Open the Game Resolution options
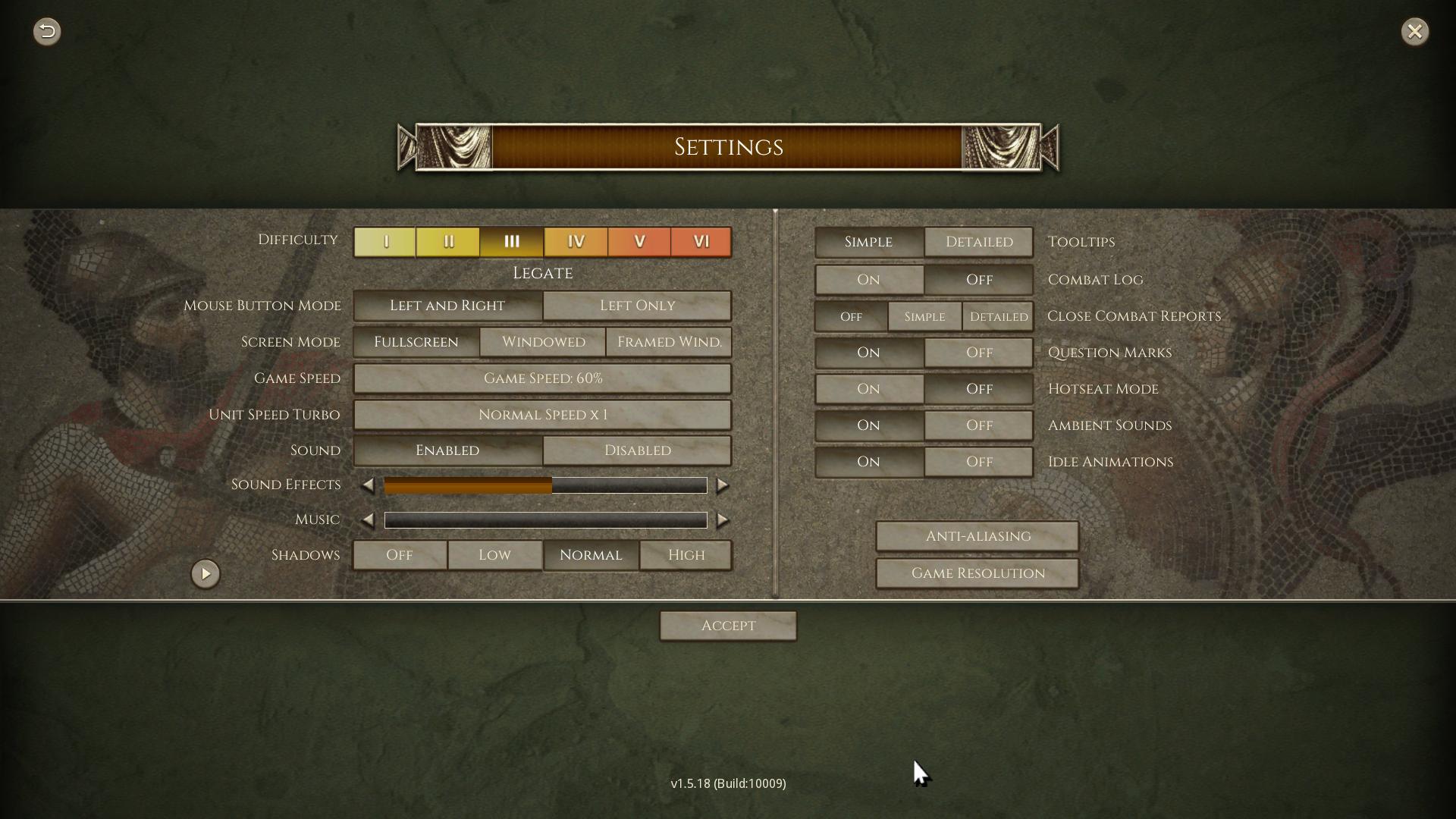1456x819 pixels. [977, 573]
